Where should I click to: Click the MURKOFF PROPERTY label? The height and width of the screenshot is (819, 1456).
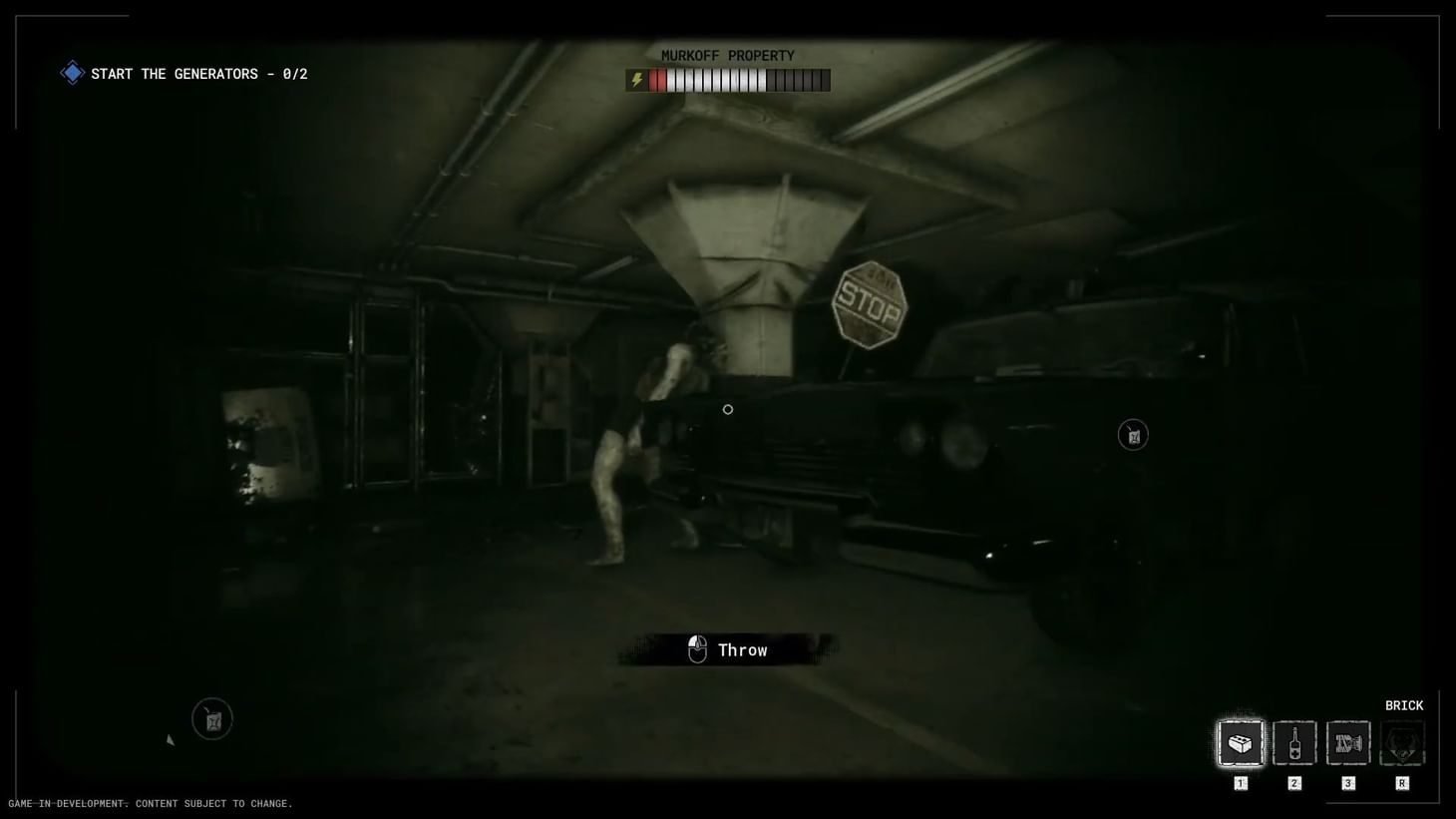pos(728,55)
